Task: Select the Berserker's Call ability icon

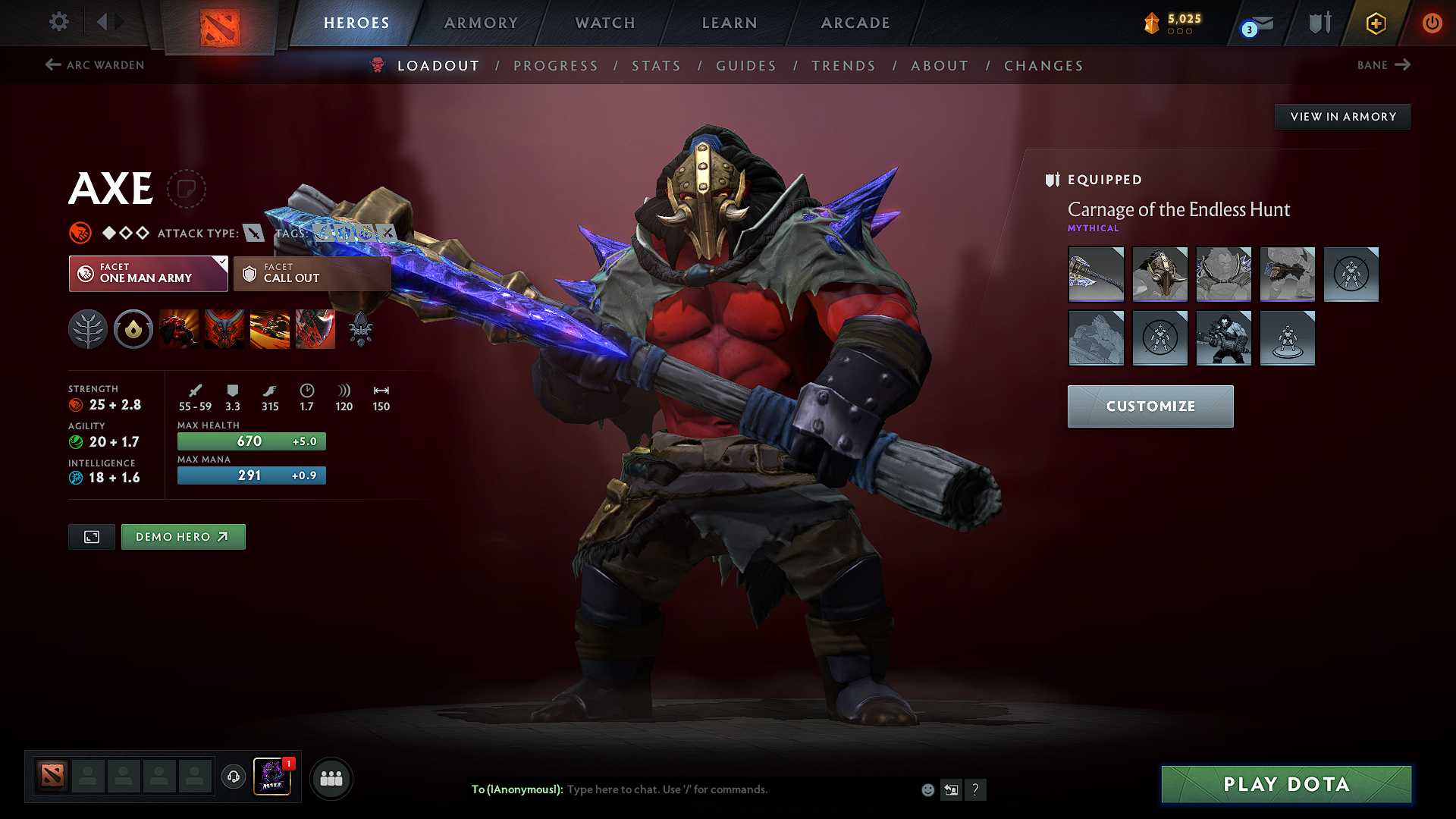Action: [179, 329]
